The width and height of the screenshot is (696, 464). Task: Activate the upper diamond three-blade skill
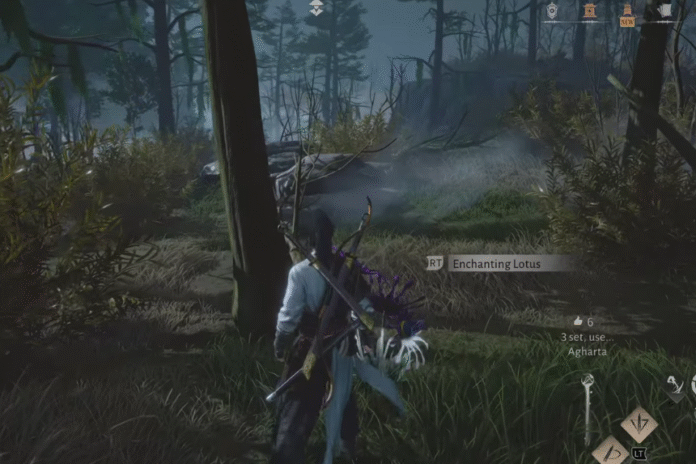pos(639,424)
